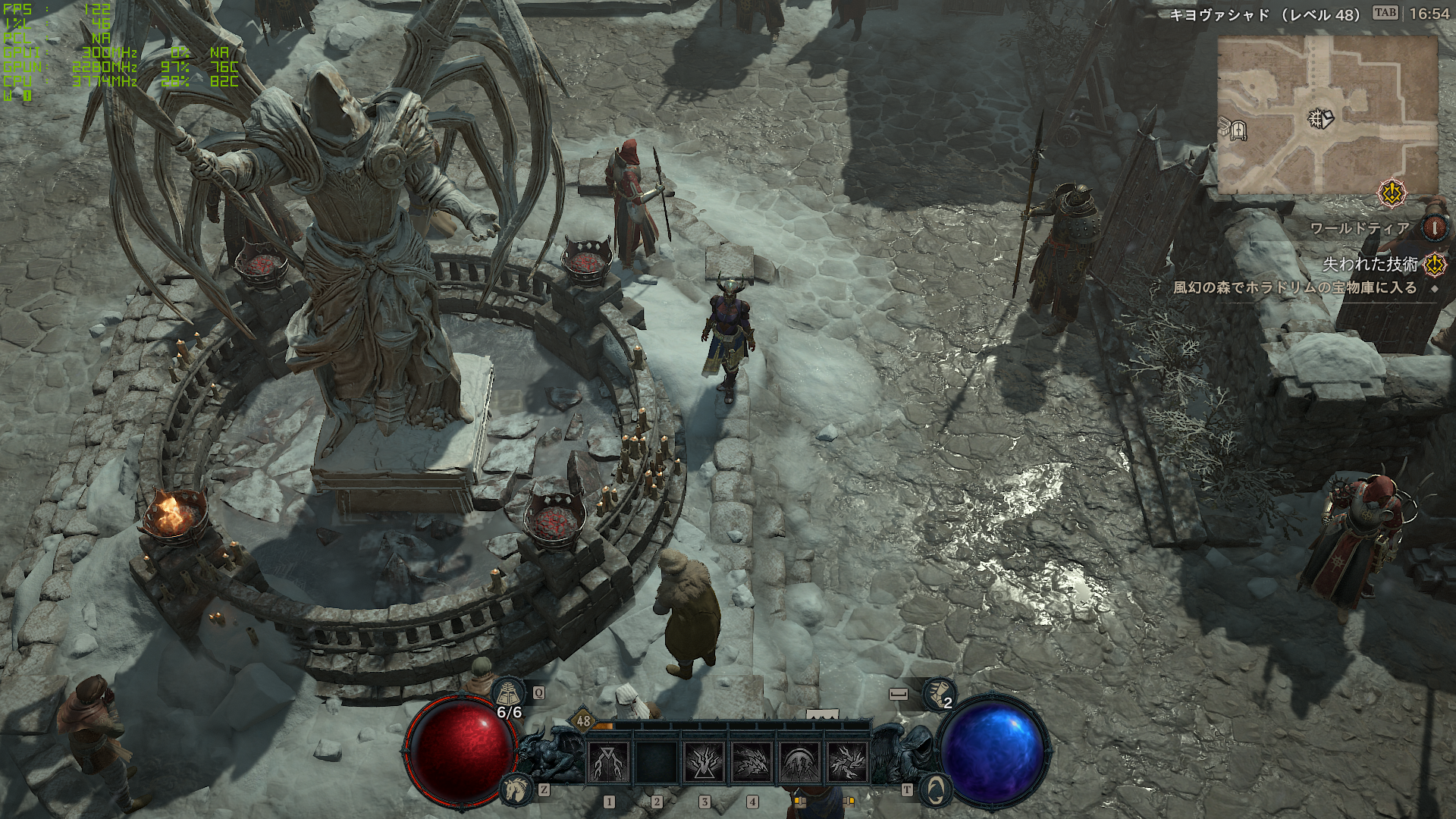Screen dimensions: 1456x819
Task: Summon the mount via the horse icon
Action: (517, 790)
